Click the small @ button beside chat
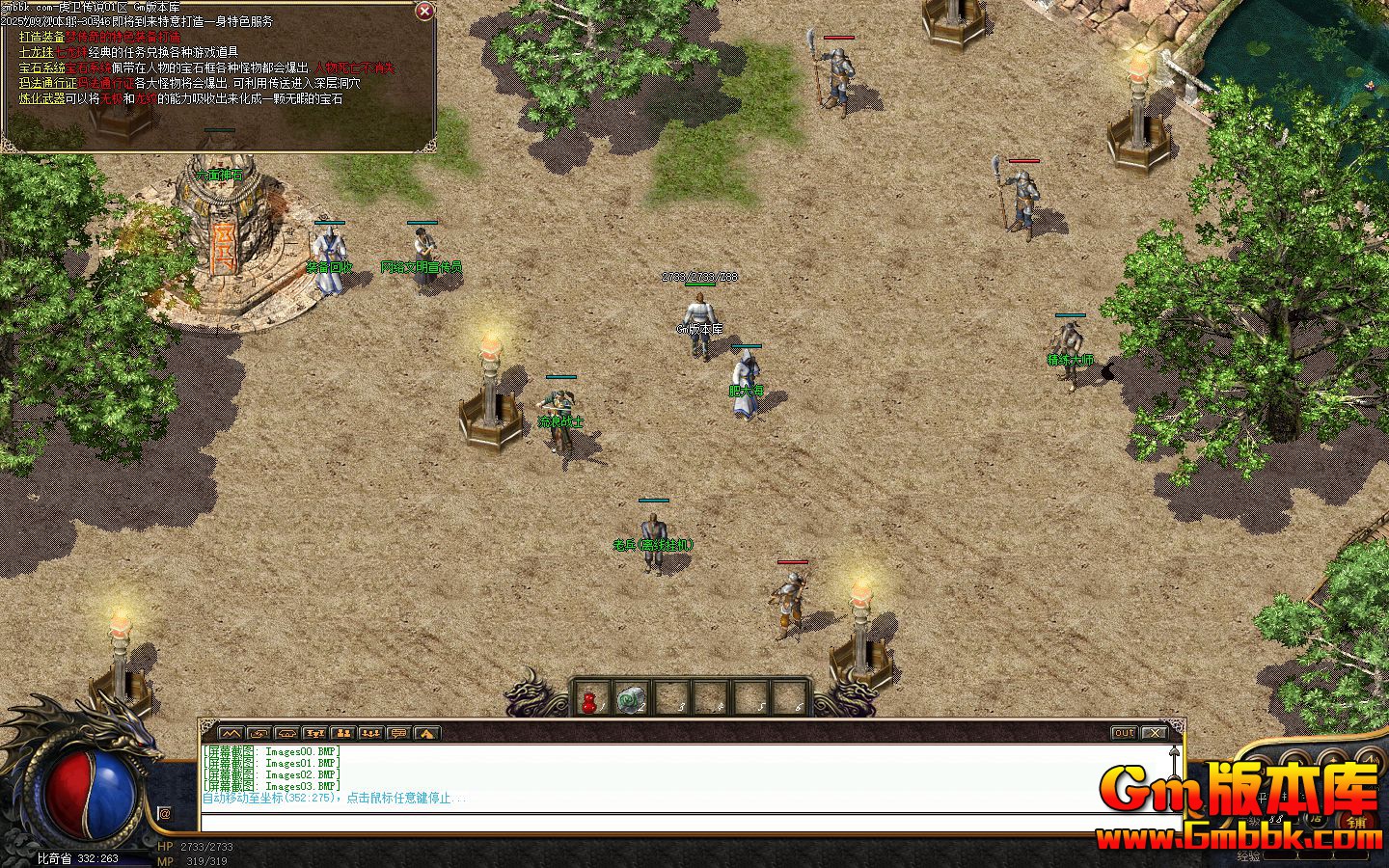 pos(164,814)
